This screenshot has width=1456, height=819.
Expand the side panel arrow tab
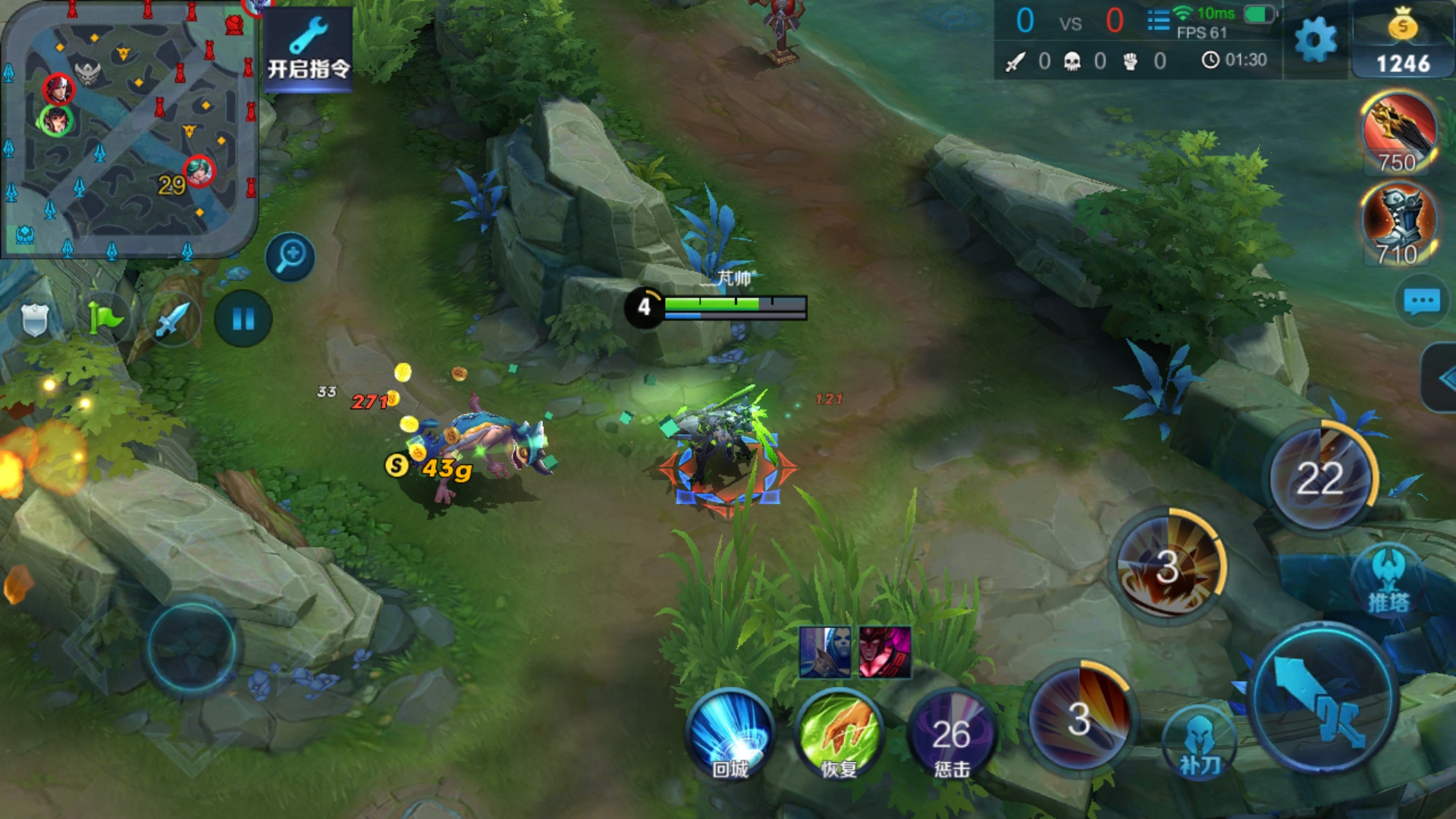[1441, 378]
